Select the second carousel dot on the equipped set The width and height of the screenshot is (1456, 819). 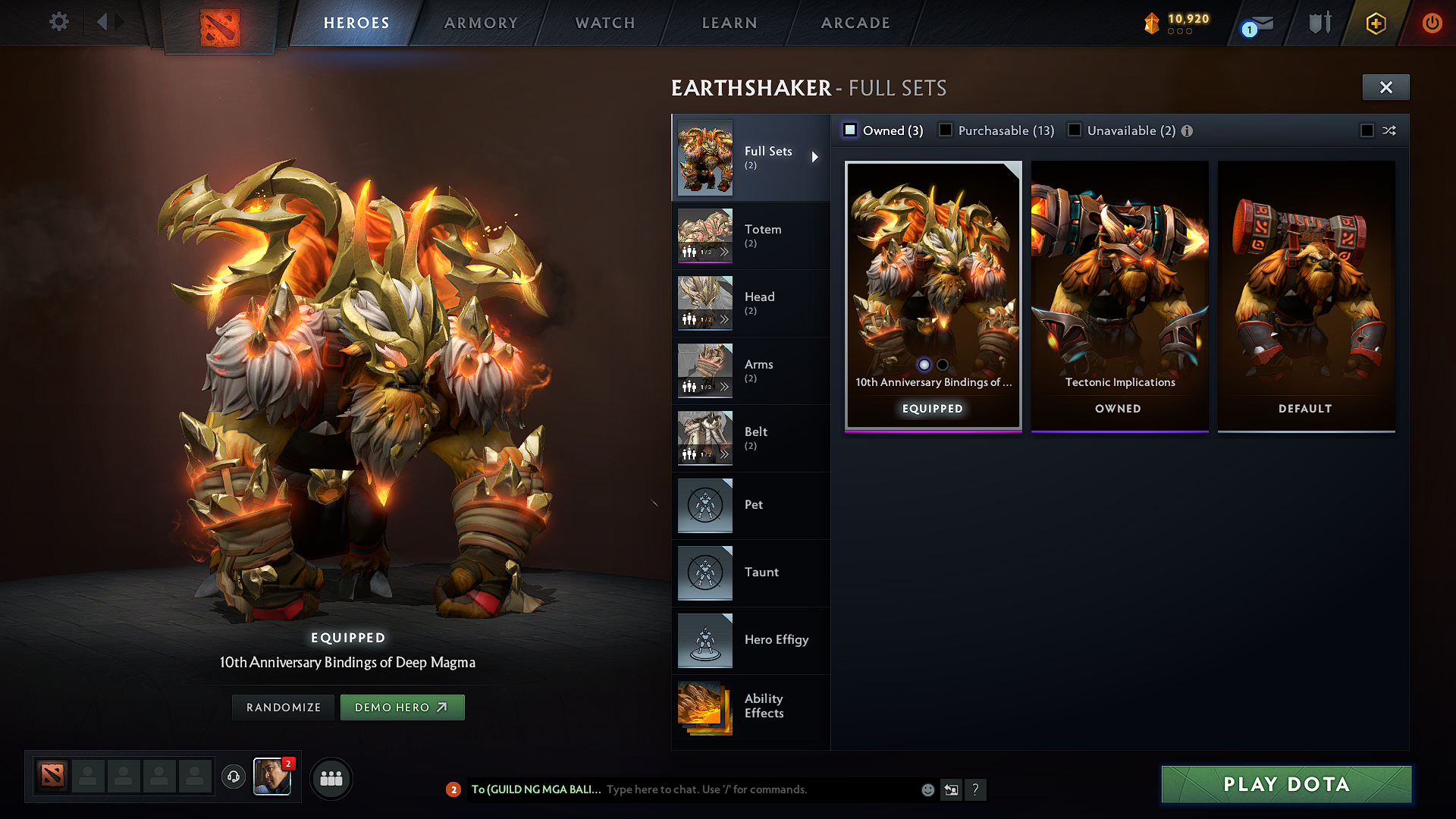943,365
